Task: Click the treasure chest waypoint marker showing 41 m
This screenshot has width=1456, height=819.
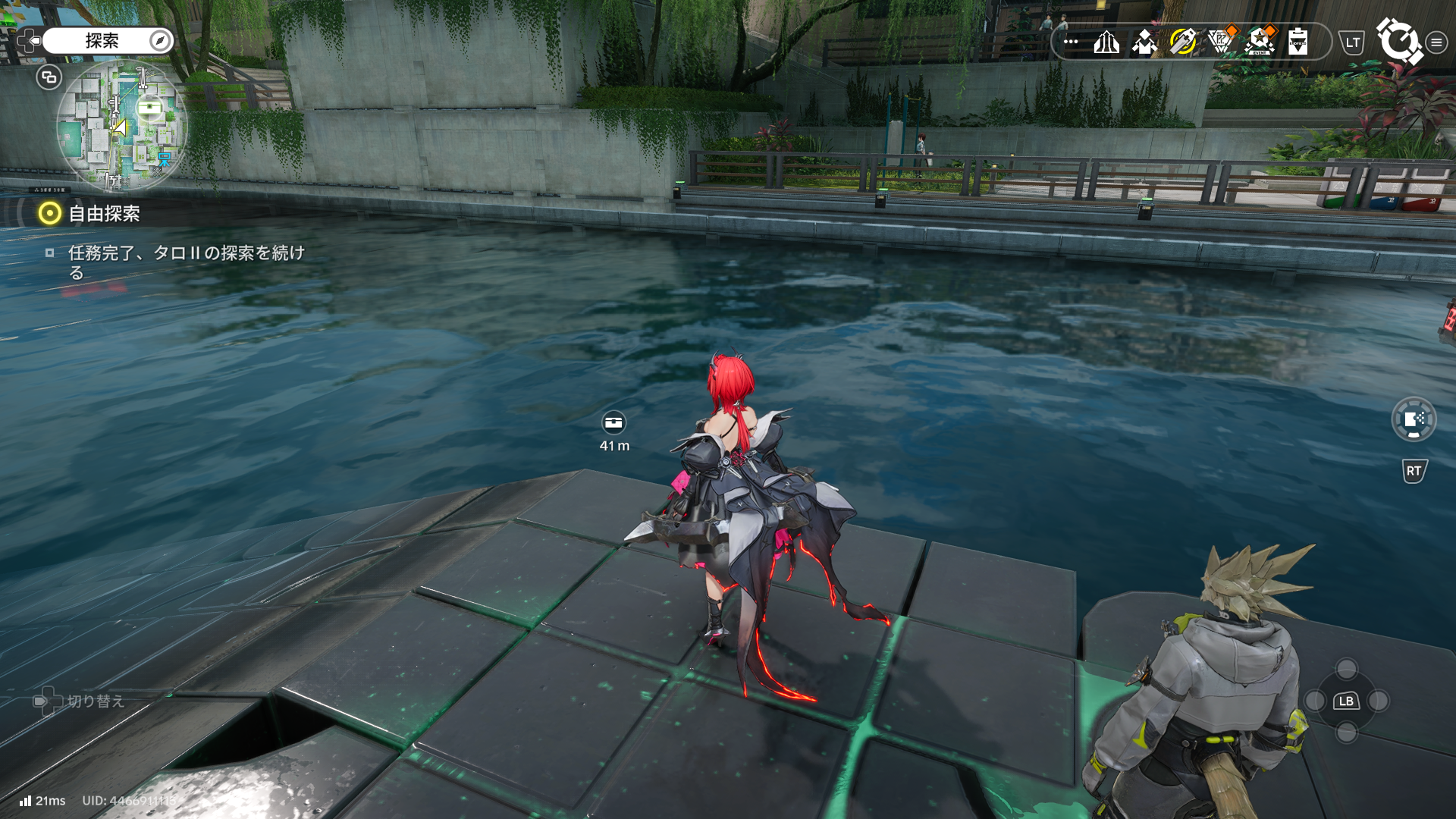Action: (613, 422)
